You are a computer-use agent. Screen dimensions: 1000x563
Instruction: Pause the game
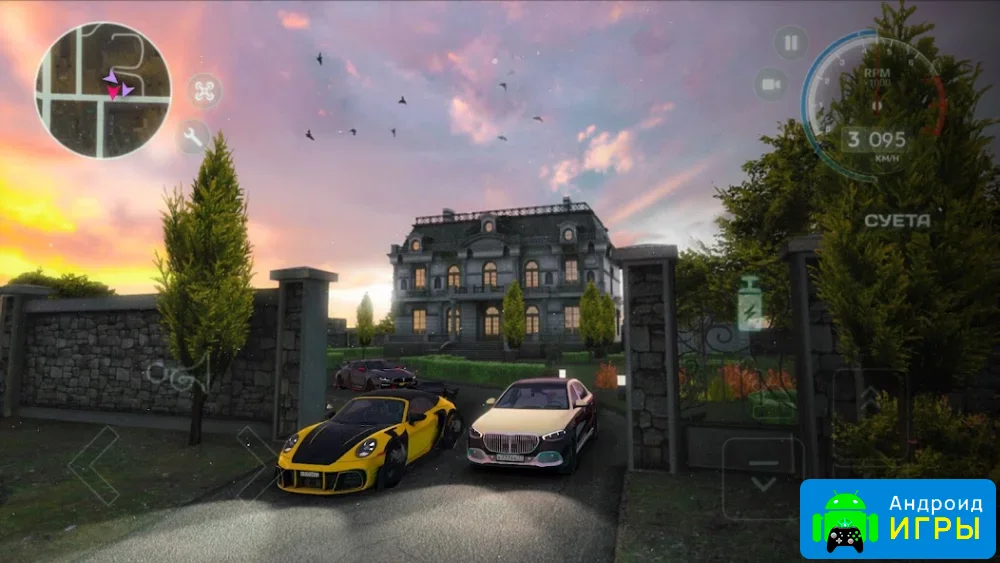click(x=791, y=43)
